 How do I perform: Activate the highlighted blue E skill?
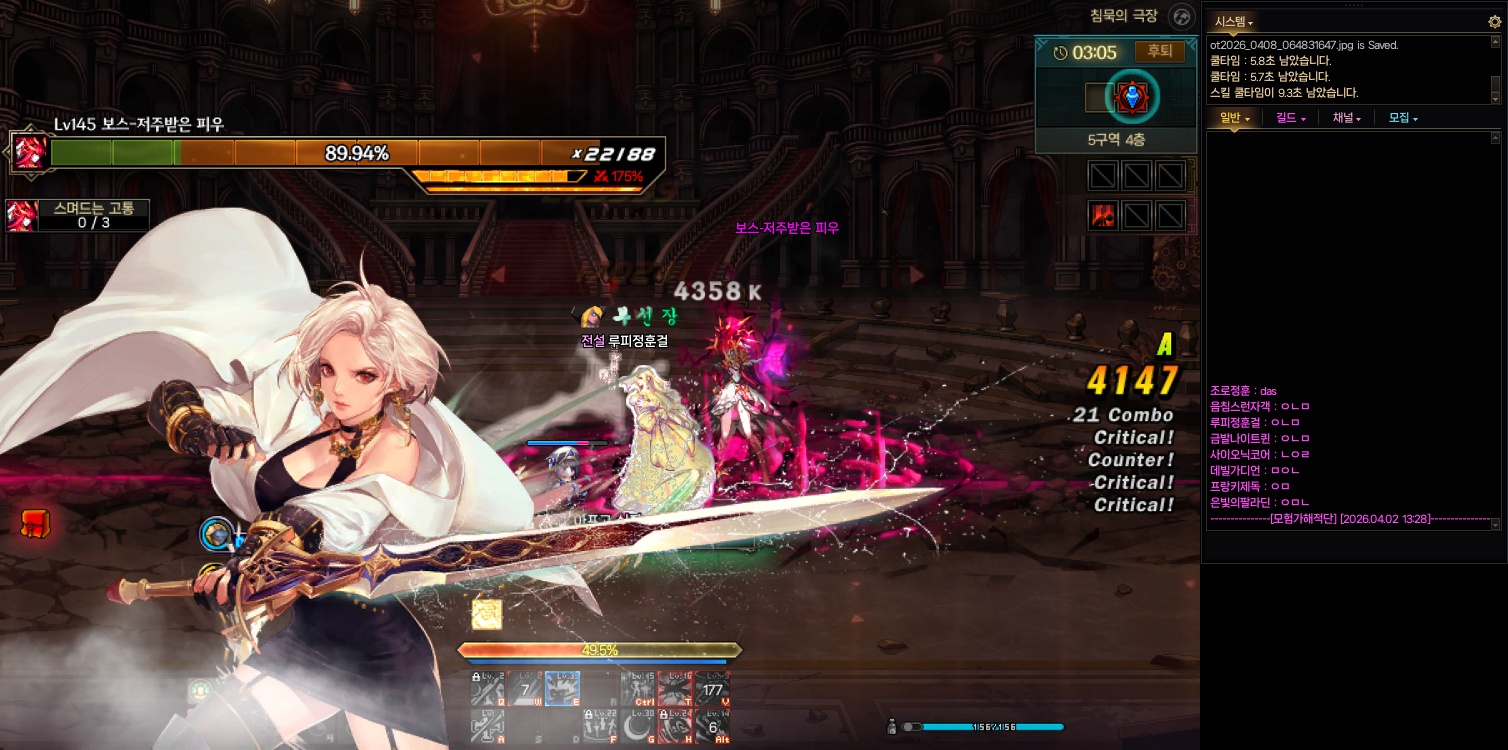pos(562,687)
